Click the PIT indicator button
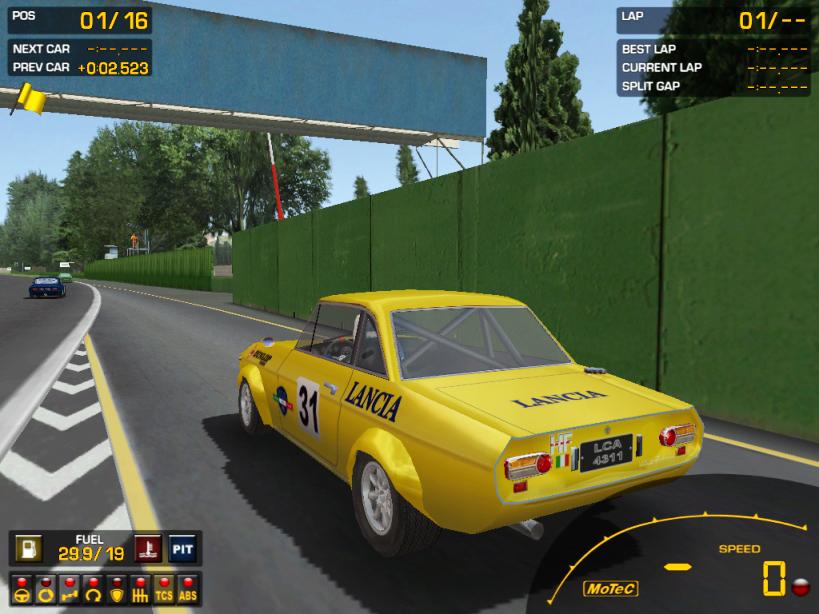 click(182, 548)
